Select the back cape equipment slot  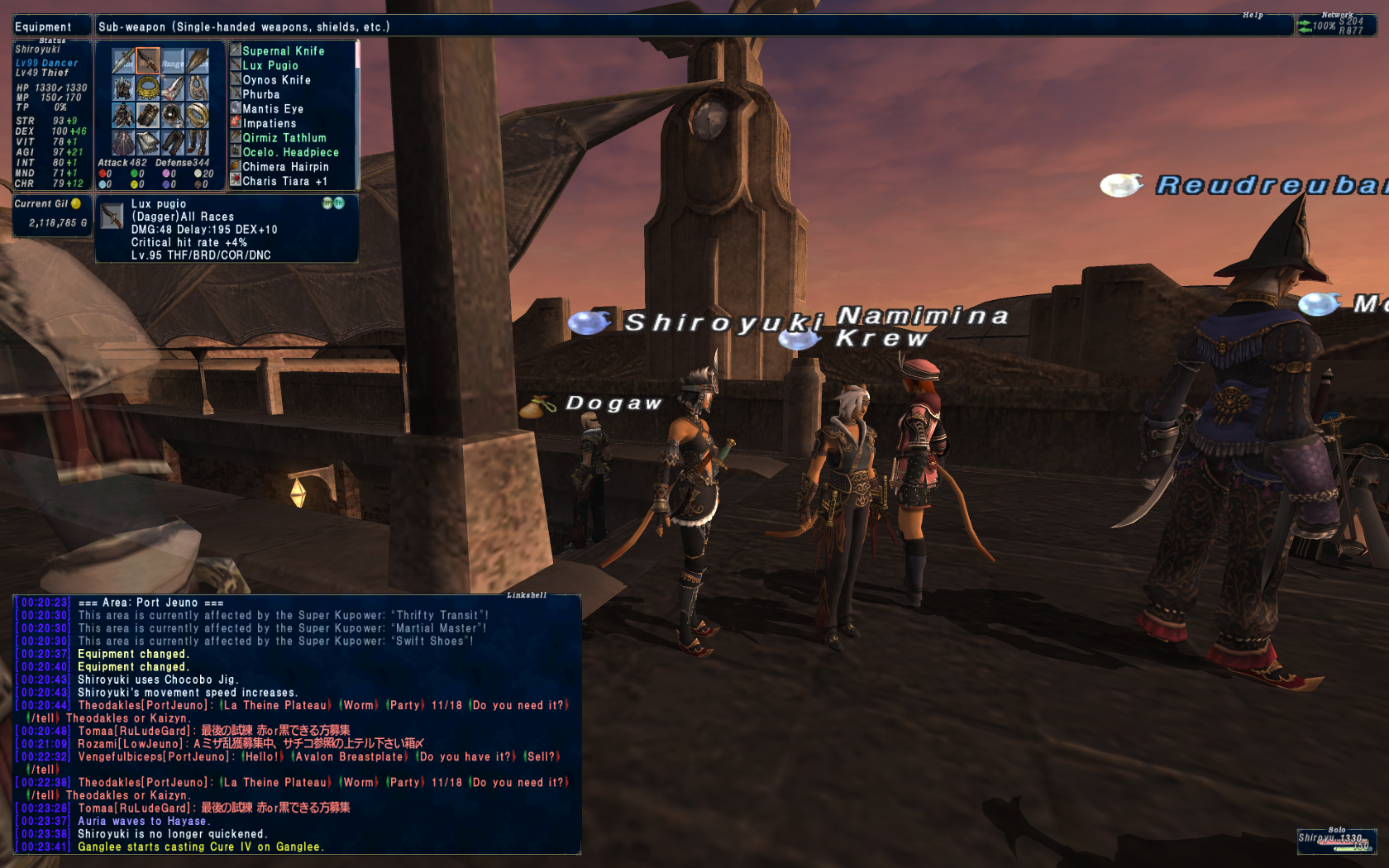click(x=123, y=142)
